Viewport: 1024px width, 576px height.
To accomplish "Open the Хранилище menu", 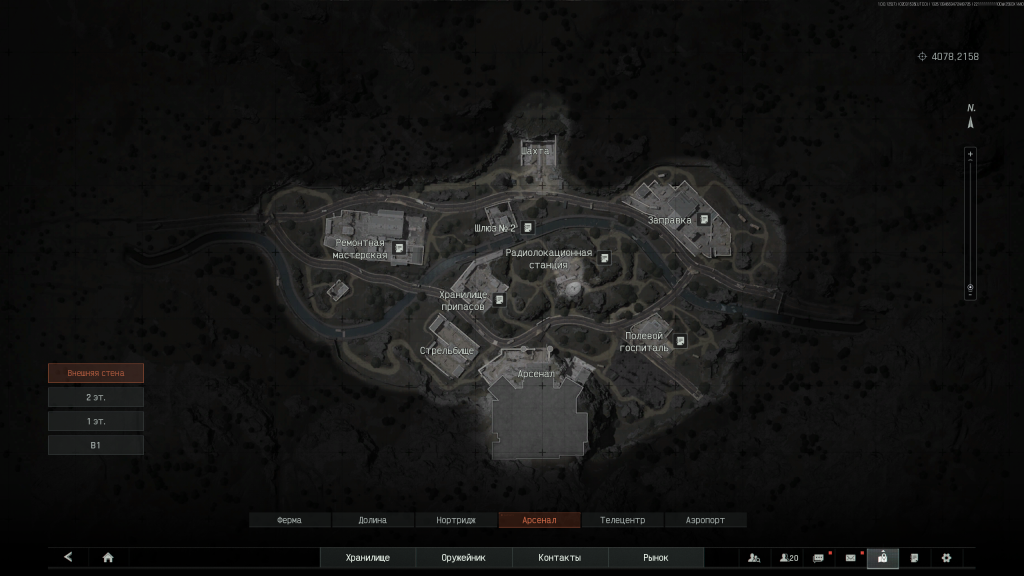I will [x=367, y=558].
